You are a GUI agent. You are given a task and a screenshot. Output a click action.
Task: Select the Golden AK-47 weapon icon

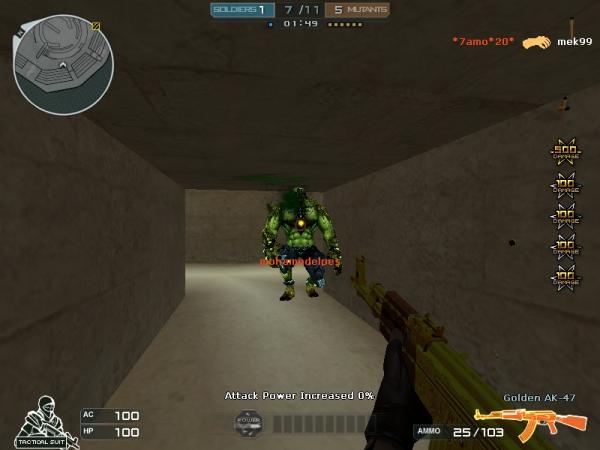click(x=529, y=422)
